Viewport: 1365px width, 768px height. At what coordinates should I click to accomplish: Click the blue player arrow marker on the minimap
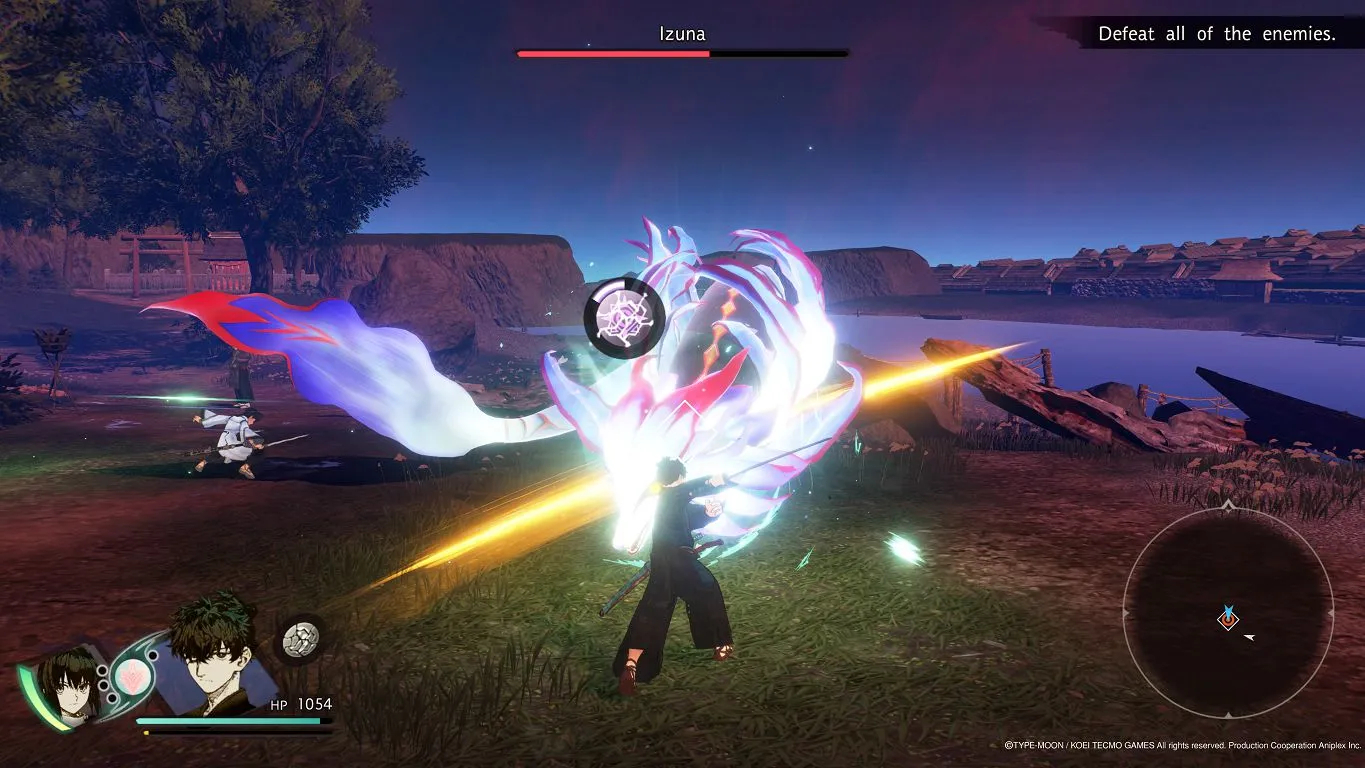pos(1229,611)
